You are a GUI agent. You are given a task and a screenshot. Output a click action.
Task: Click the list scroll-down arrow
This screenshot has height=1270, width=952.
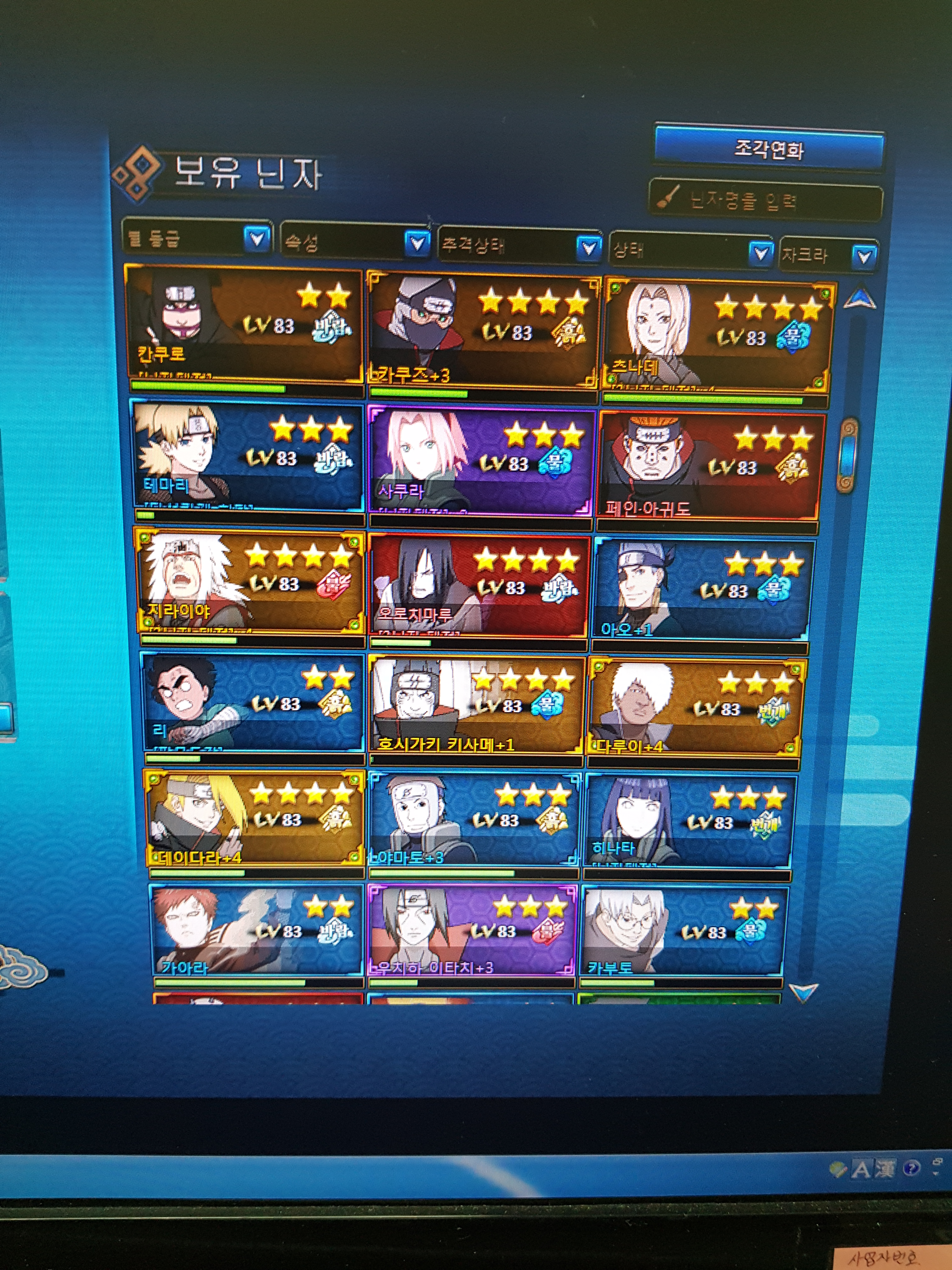tap(803, 992)
